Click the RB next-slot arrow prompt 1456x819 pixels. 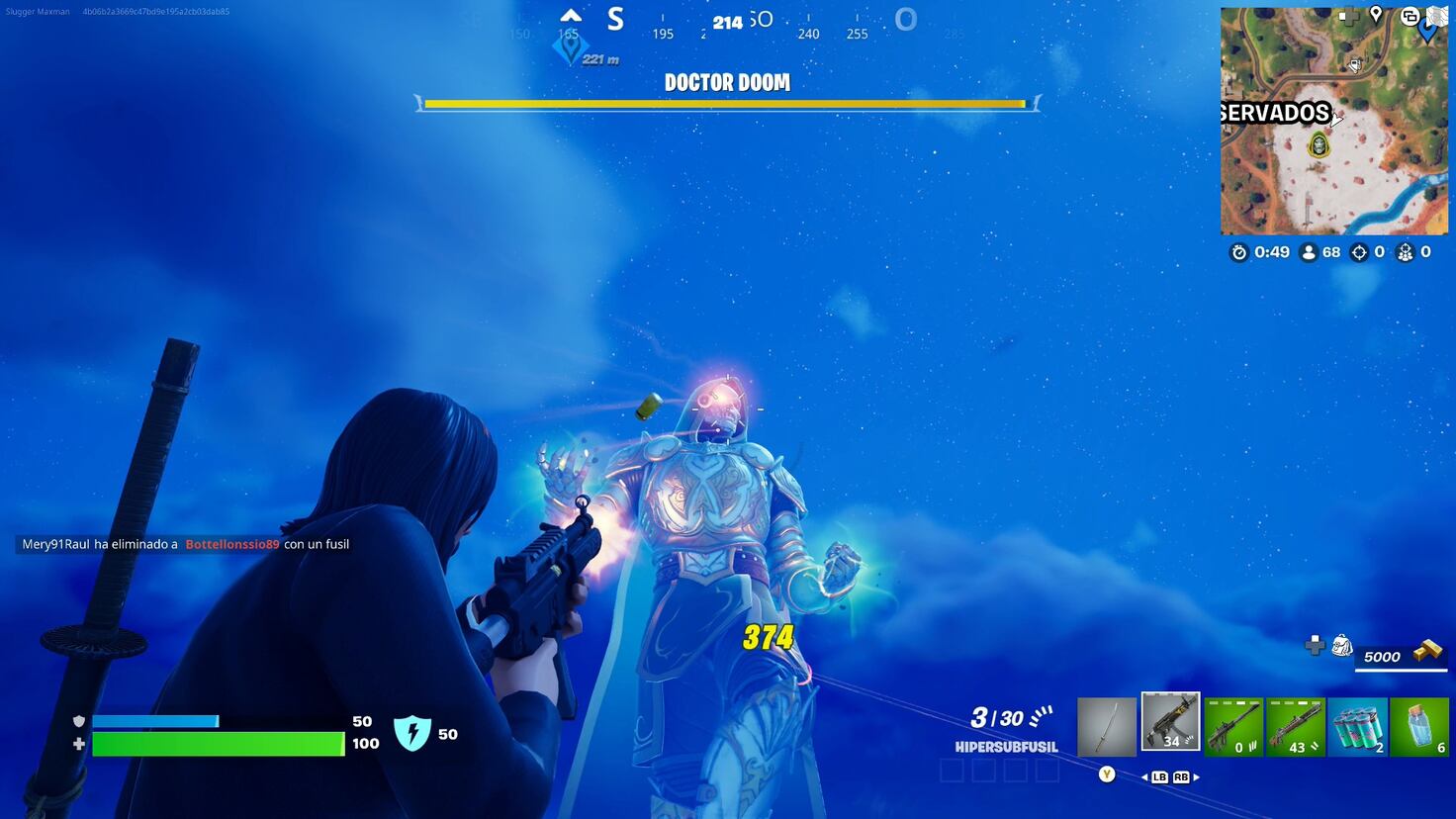click(1180, 777)
